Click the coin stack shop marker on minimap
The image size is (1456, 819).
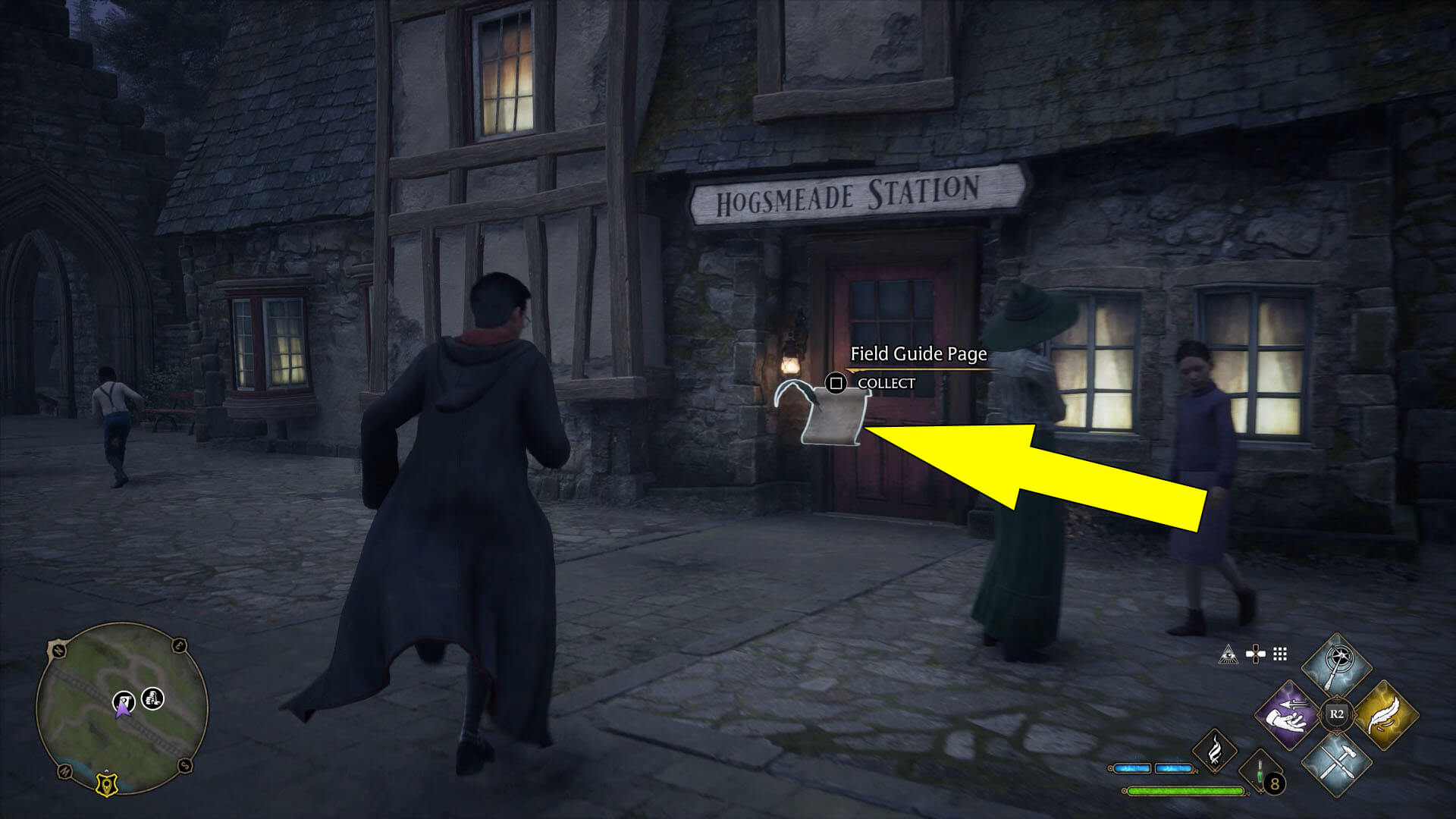click(153, 698)
